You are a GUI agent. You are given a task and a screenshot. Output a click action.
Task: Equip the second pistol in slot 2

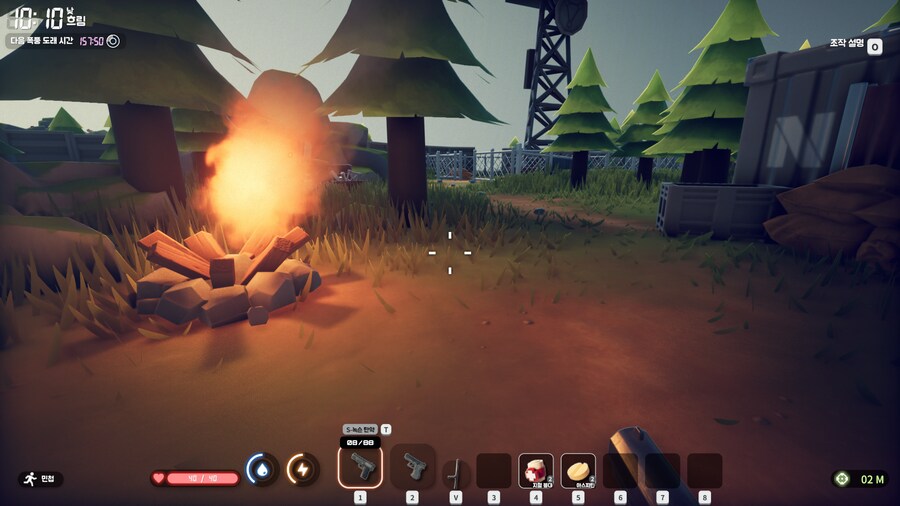click(412, 466)
